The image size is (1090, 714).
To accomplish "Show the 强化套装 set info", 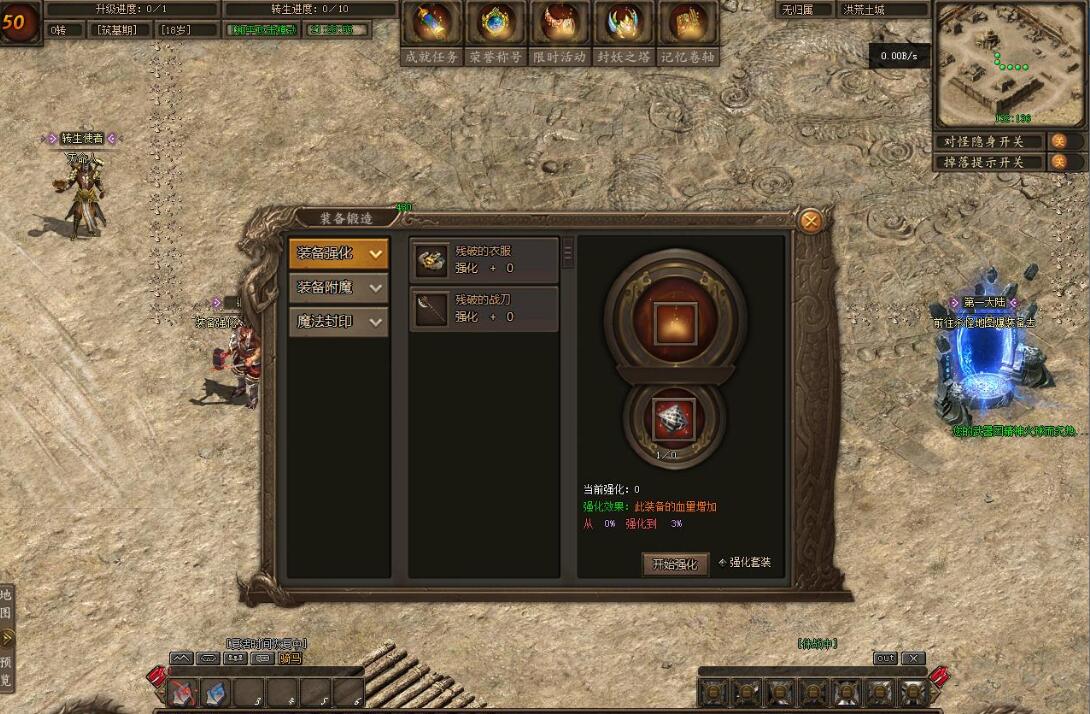I will pos(746,563).
